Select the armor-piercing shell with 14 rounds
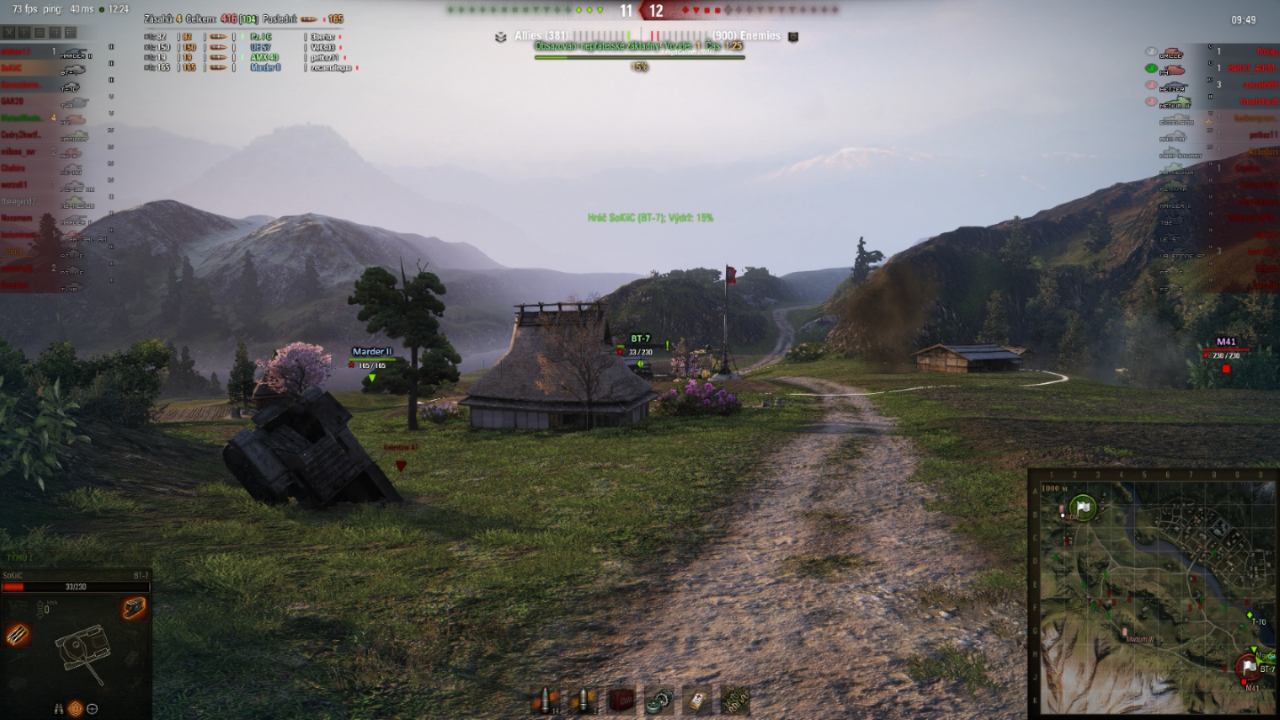The width and height of the screenshot is (1280, 720). (546, 699)
